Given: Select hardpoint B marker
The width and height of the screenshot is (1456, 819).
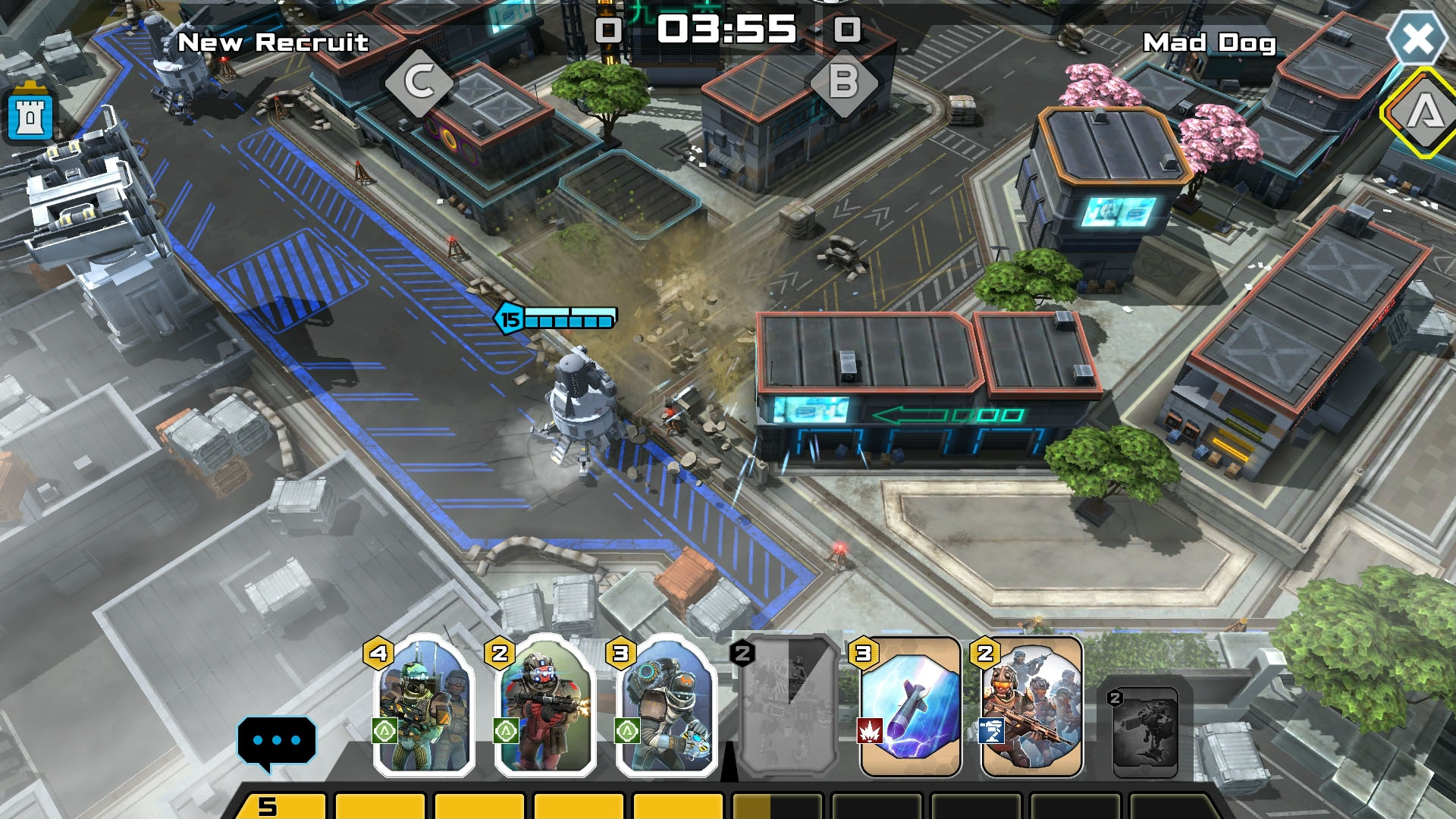Looking at the screenshot, I should (x=843, y=83).
